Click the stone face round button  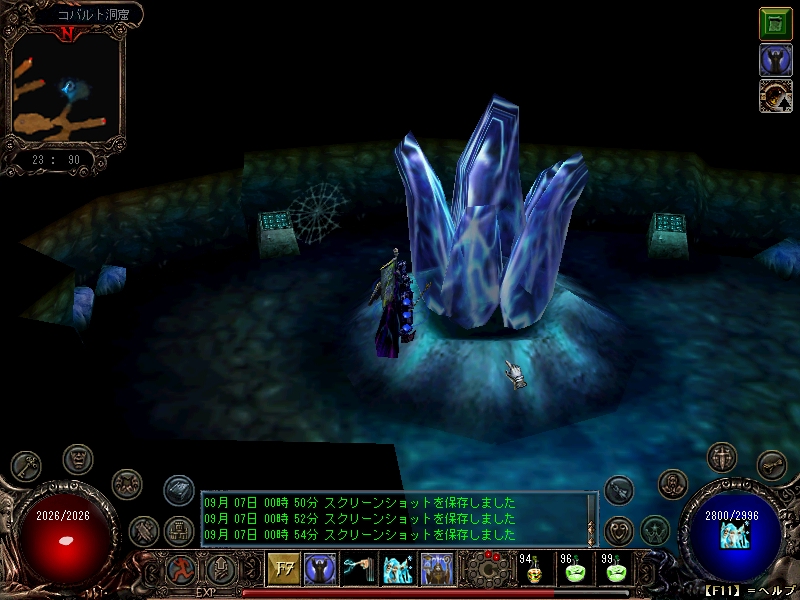78,460
